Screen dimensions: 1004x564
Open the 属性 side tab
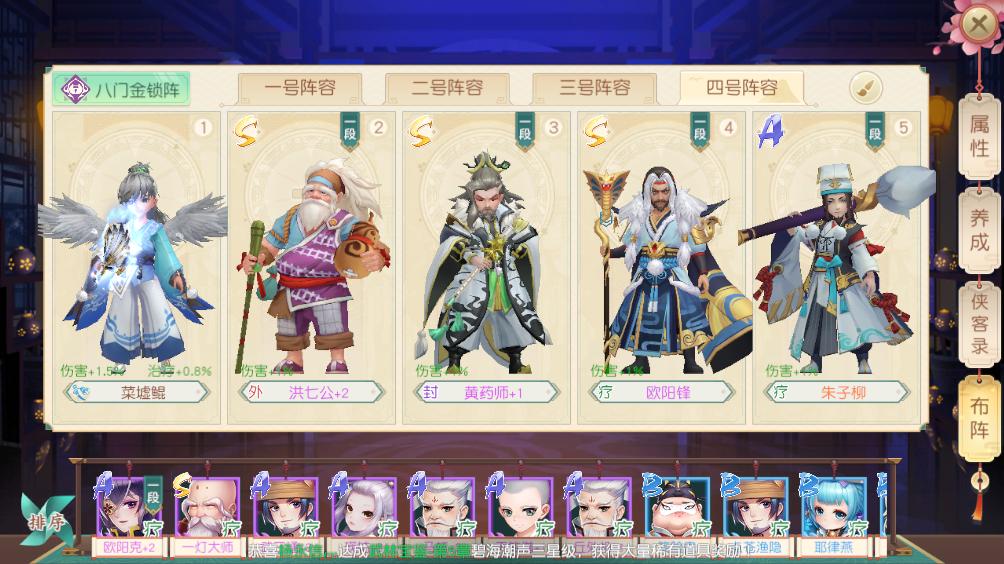979,137
